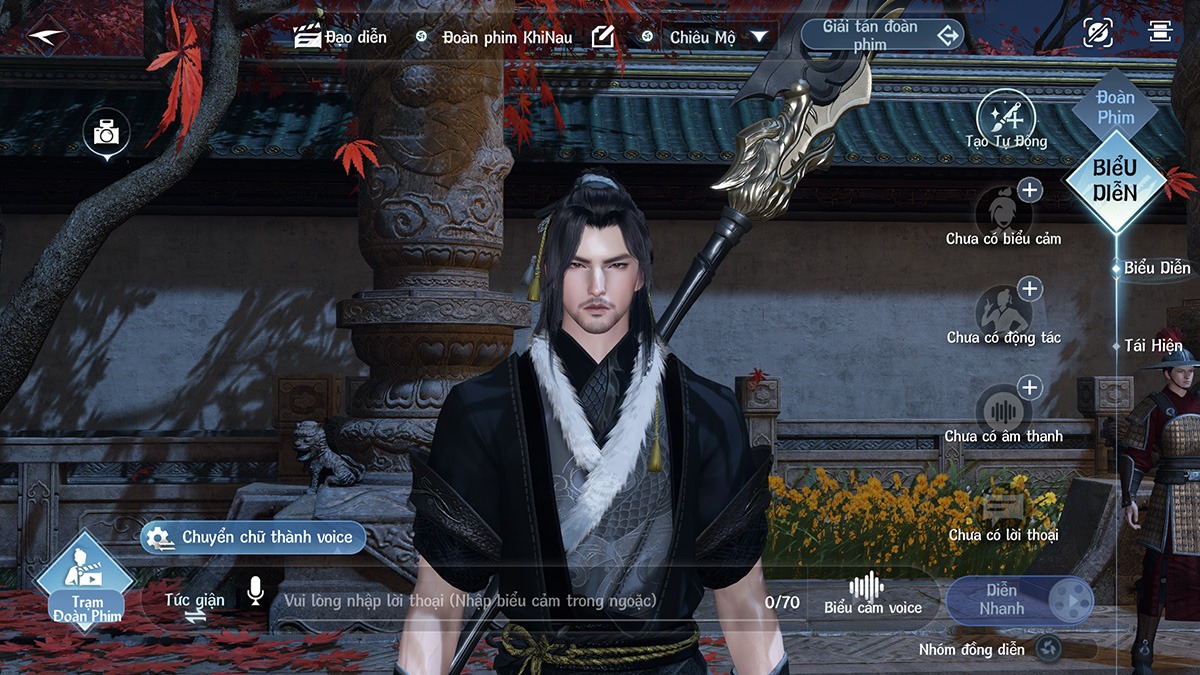Select the Đoàn Phim diamond tab
The image size is (1200, 675).
pos(1115,107)
